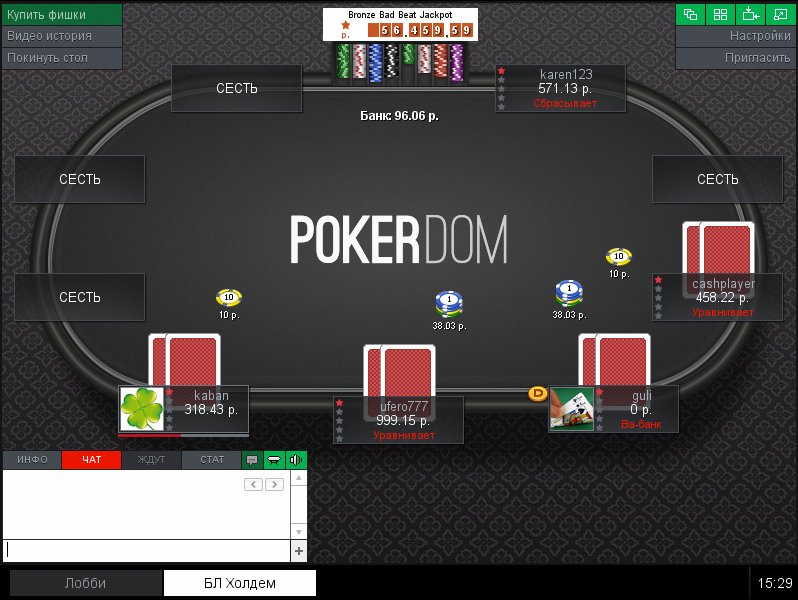Open the Купить фишки buy chips button

click(x=61, y=14)
